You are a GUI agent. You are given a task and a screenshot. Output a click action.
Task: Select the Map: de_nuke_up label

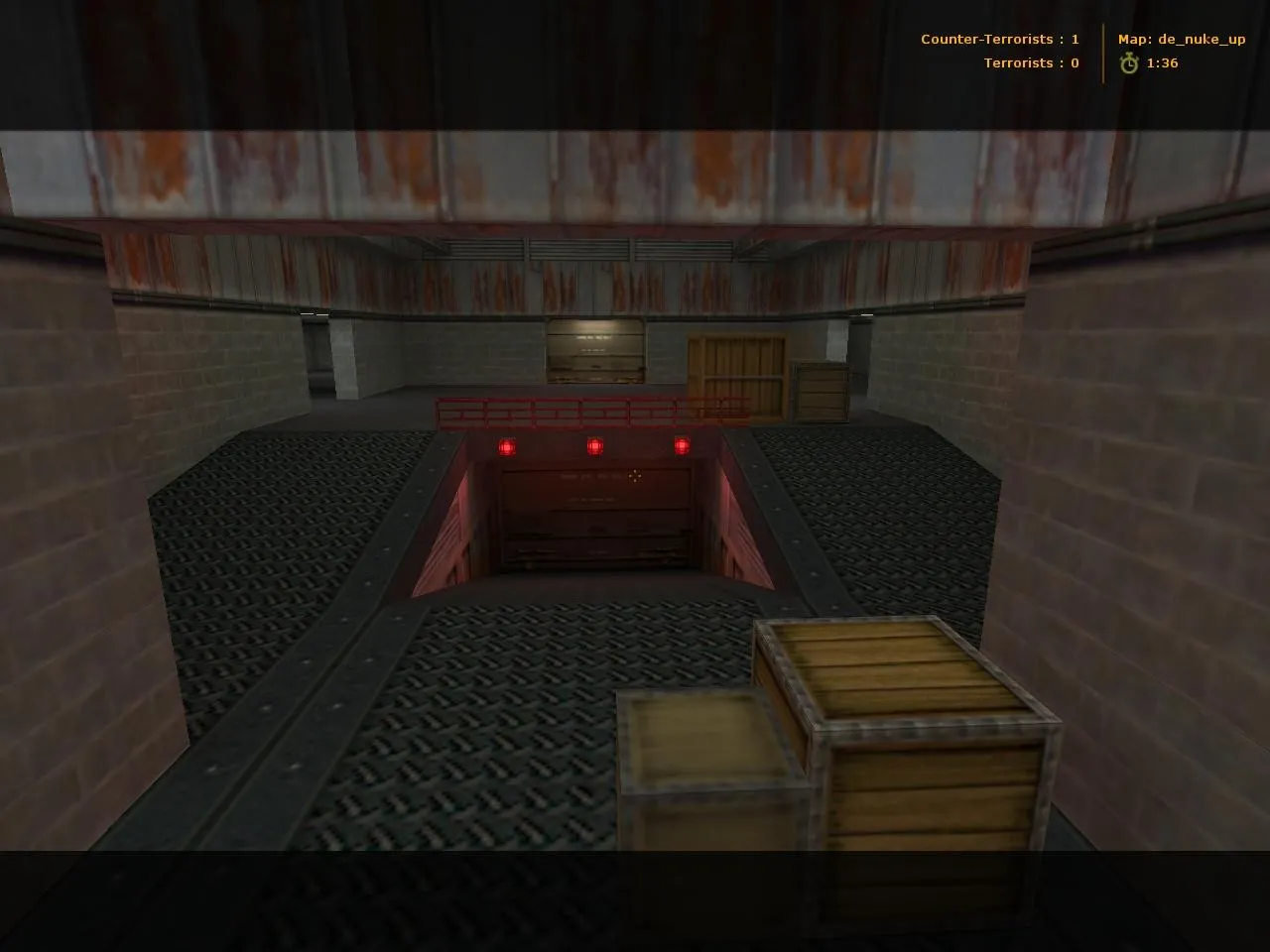coord(1181,40)
